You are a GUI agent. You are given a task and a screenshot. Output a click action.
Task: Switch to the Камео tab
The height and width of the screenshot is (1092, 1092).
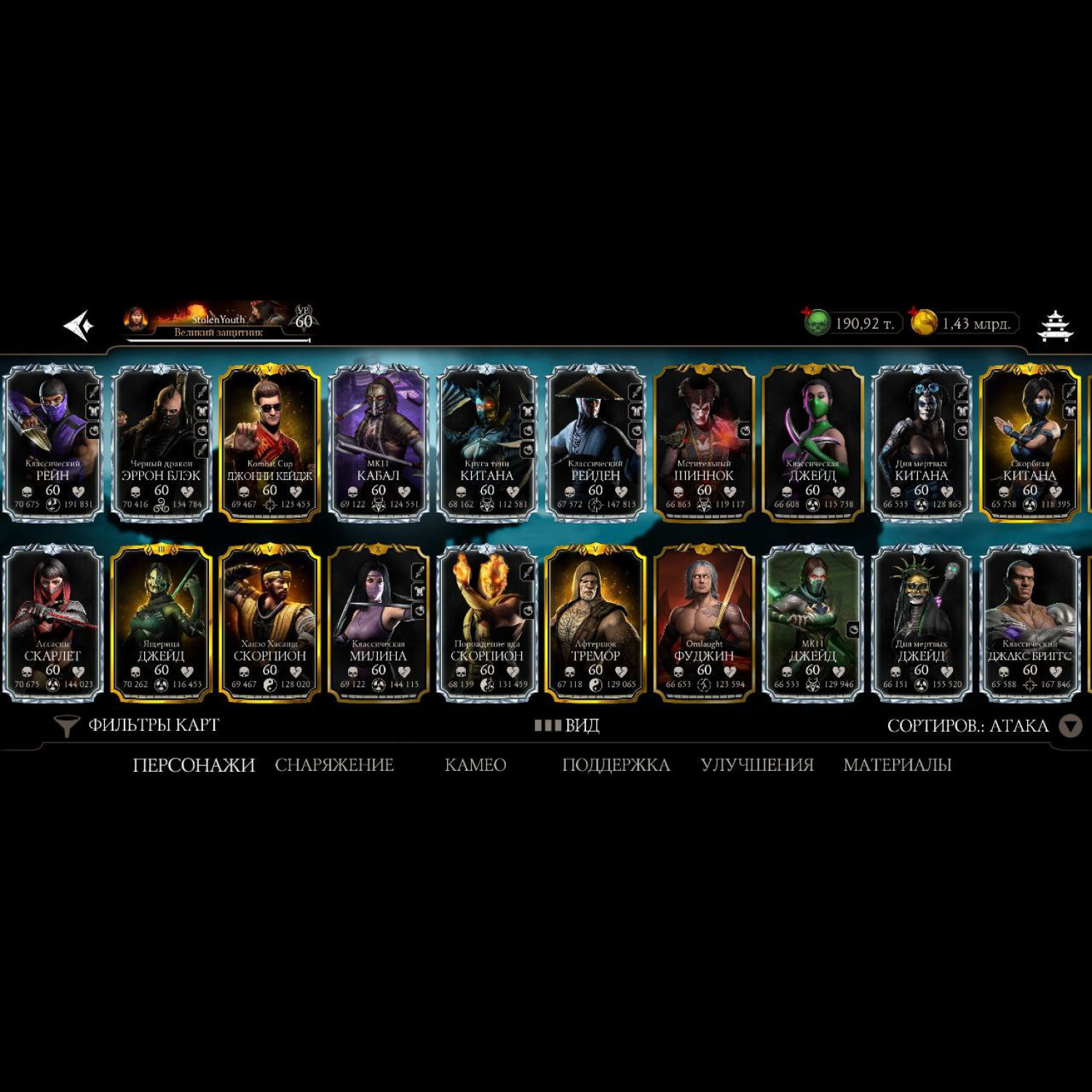click(x=475, y=765)
